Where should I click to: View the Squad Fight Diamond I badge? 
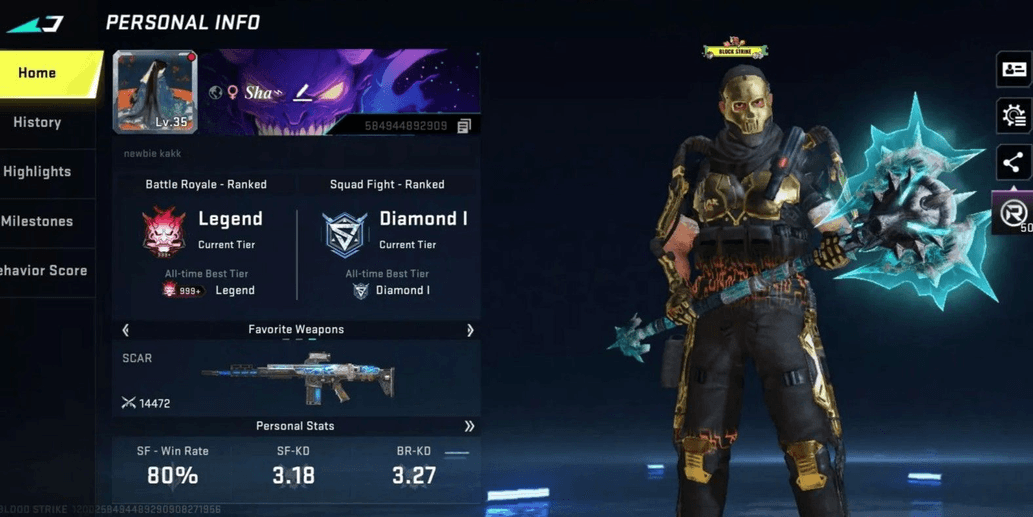click(345, 233)
